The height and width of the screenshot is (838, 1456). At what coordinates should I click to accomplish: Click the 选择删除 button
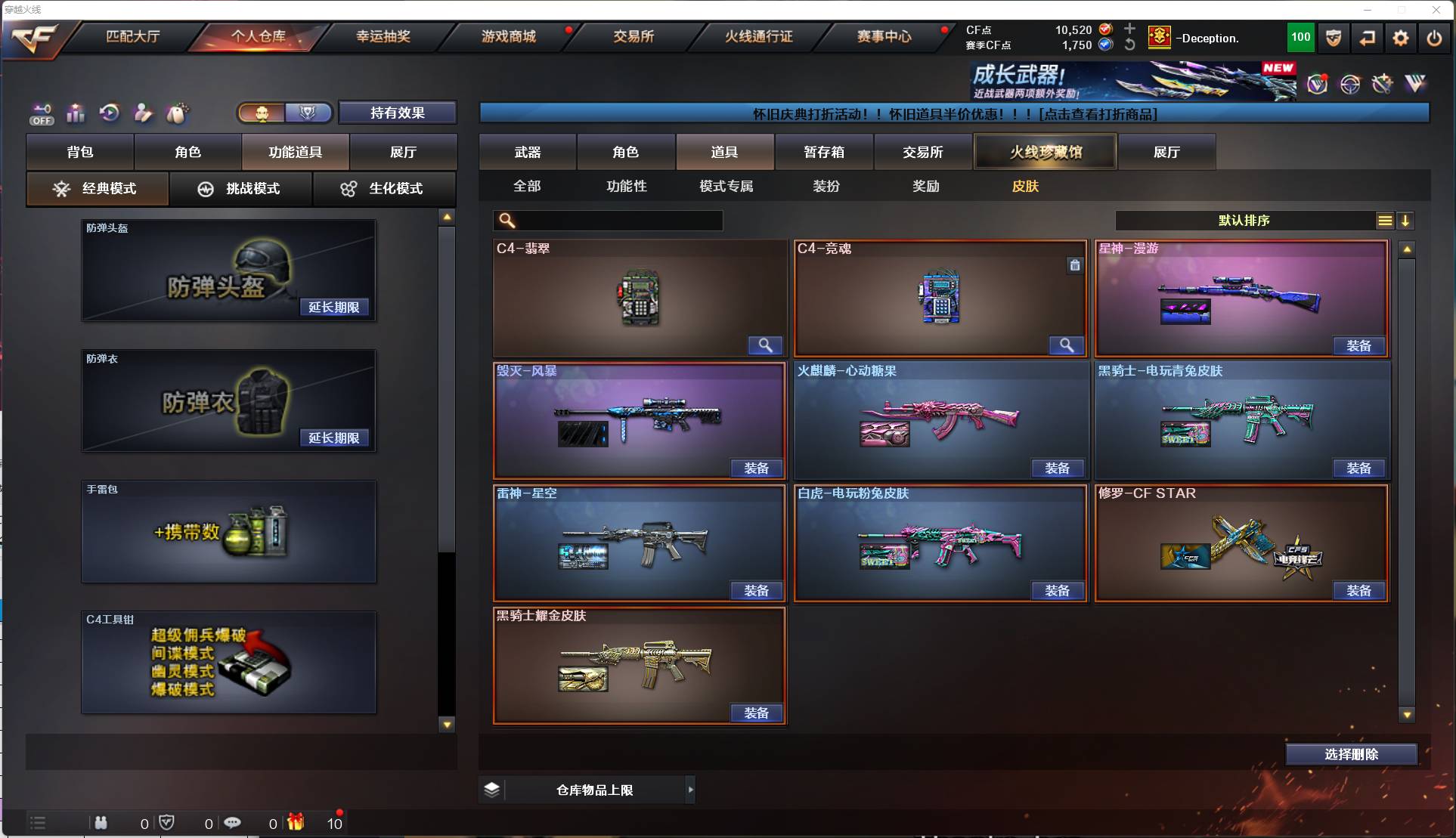pyautogui.click(x=1351, y=754)
